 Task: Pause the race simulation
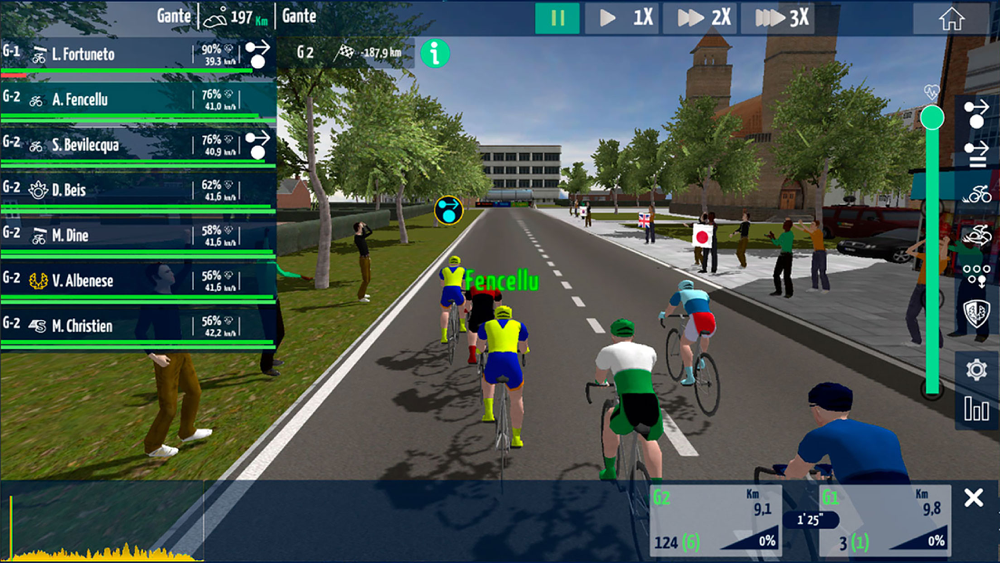[557, 18]
